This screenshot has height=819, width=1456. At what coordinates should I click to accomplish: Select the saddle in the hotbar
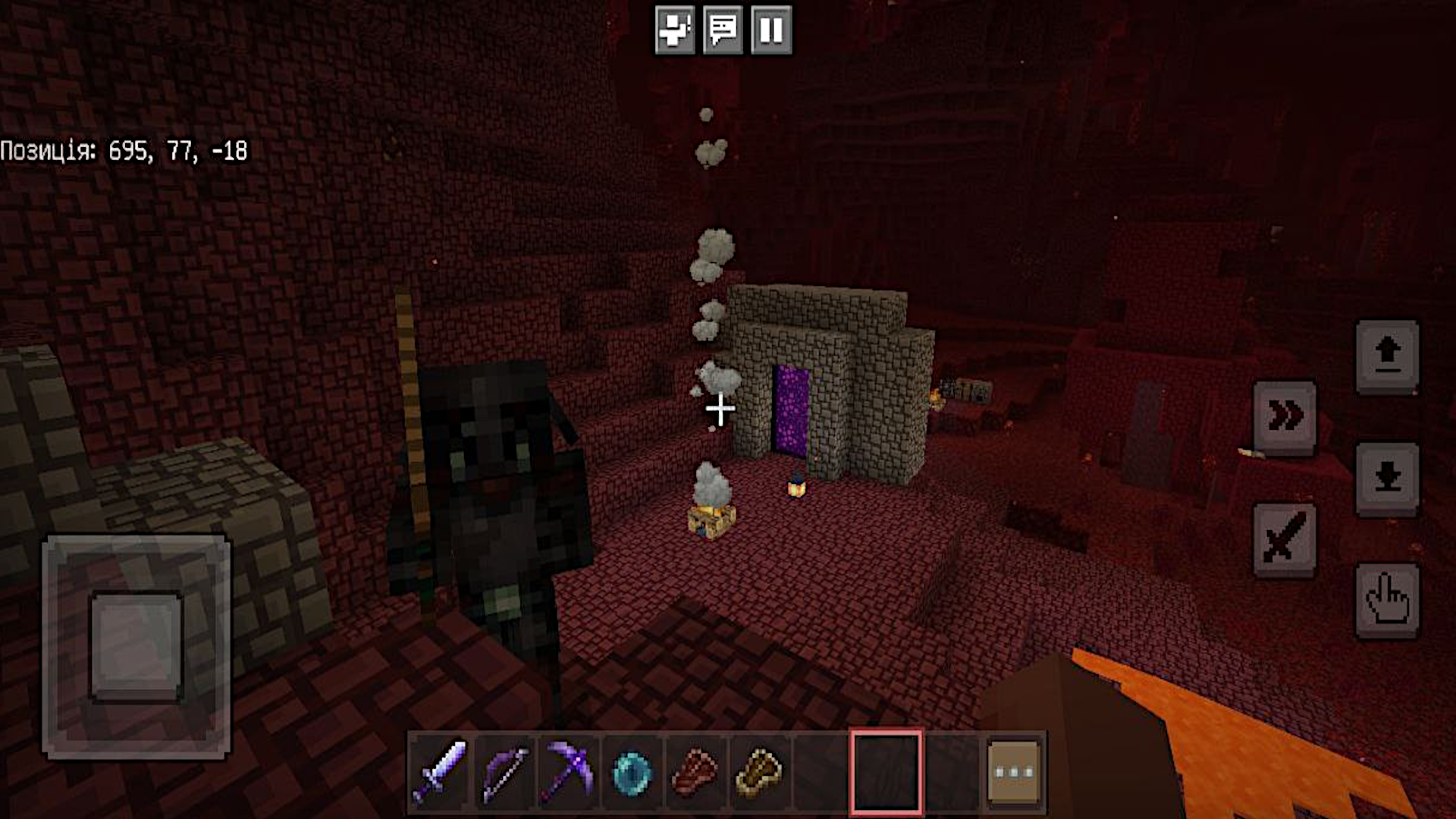pyautogui.click(x=756, y=773)
